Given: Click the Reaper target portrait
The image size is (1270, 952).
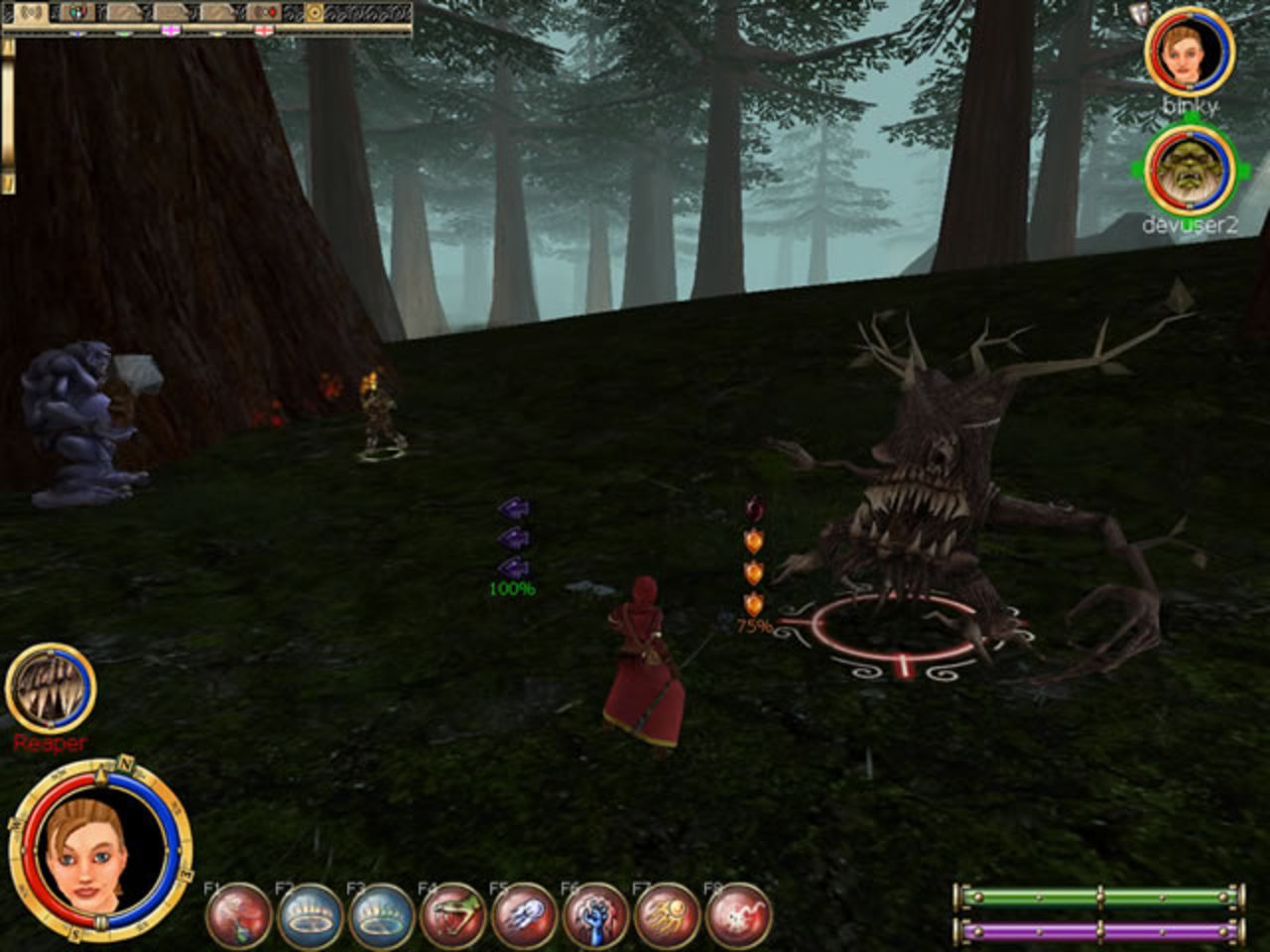Looking at the screenshot, I should (51, 687).
